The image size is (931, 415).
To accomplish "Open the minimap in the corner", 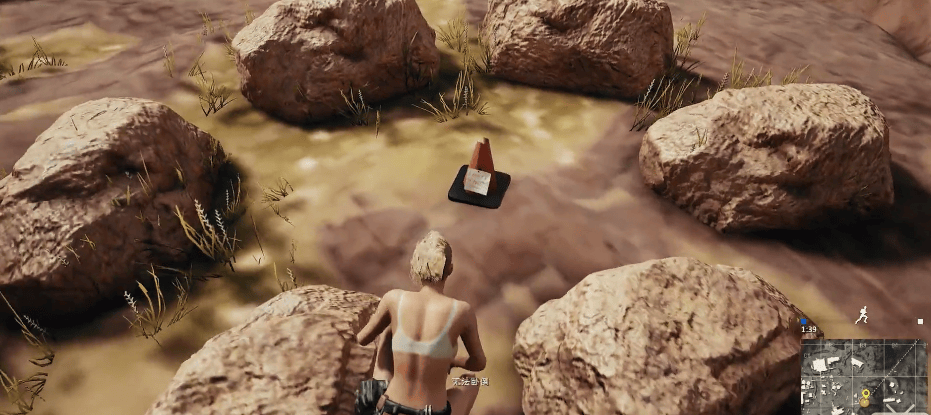I will tap(863, 376).
